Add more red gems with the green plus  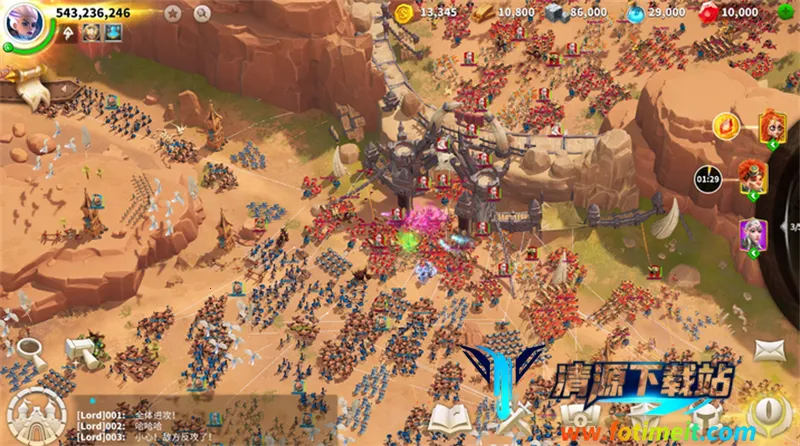click(786, 12)
